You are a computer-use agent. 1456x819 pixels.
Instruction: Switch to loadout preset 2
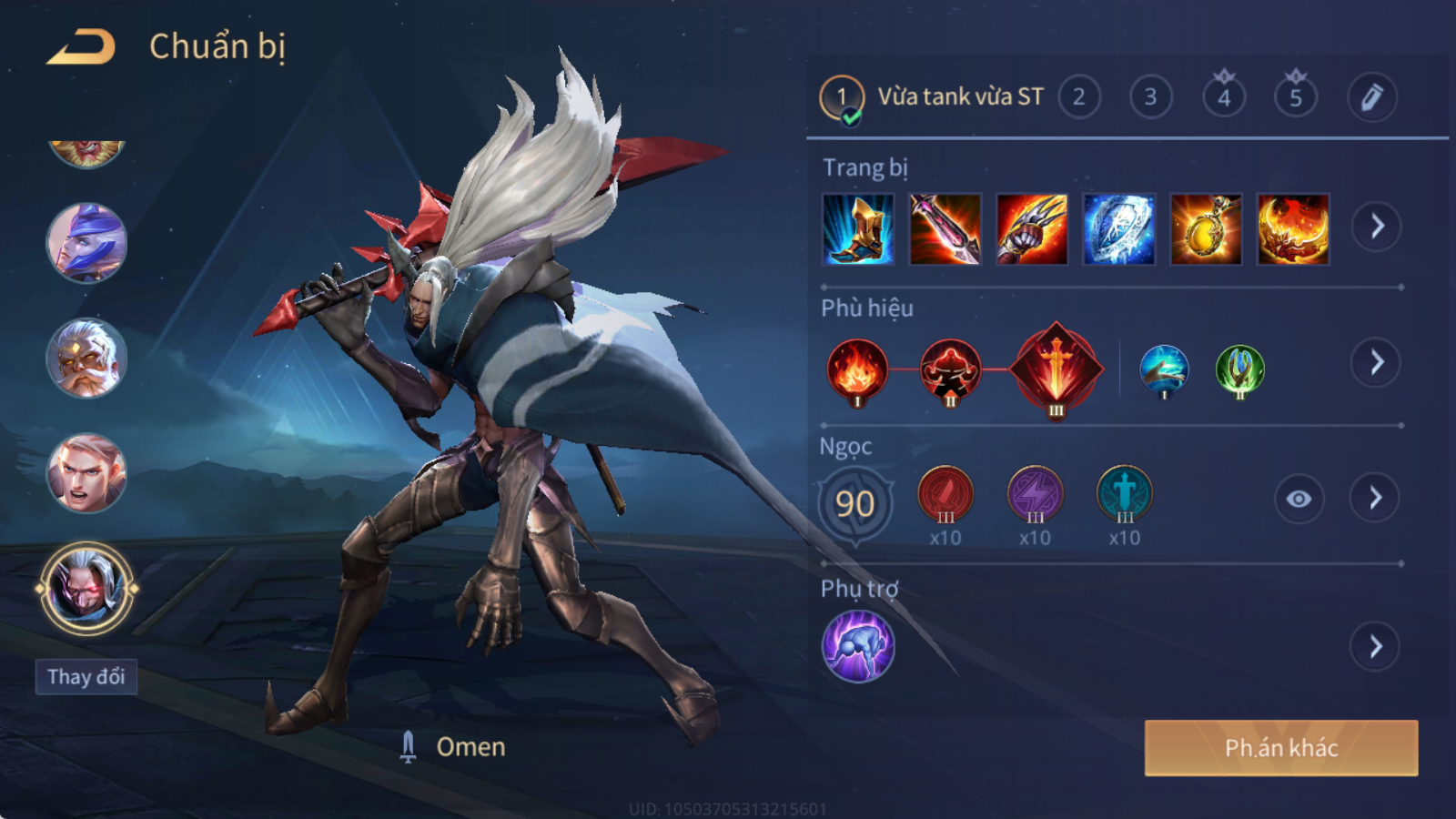click(x=1078, y=97)
